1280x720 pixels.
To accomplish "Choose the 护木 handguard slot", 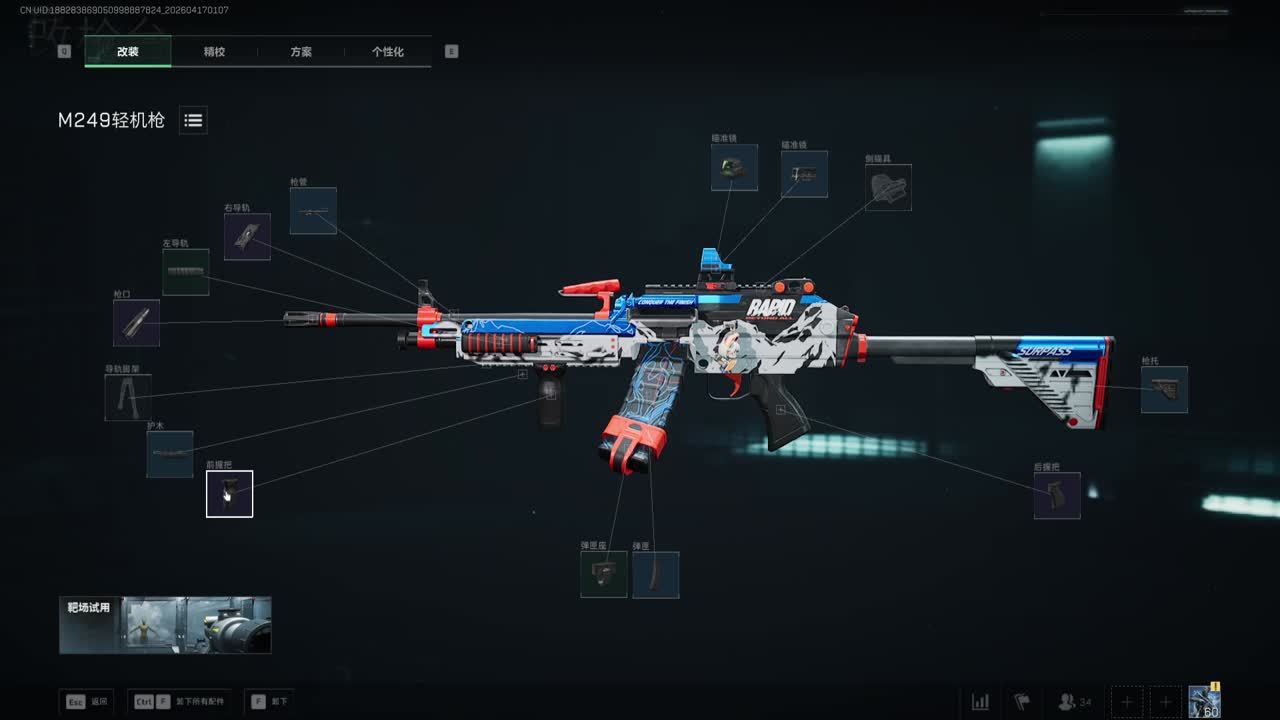I will point(170,454).
